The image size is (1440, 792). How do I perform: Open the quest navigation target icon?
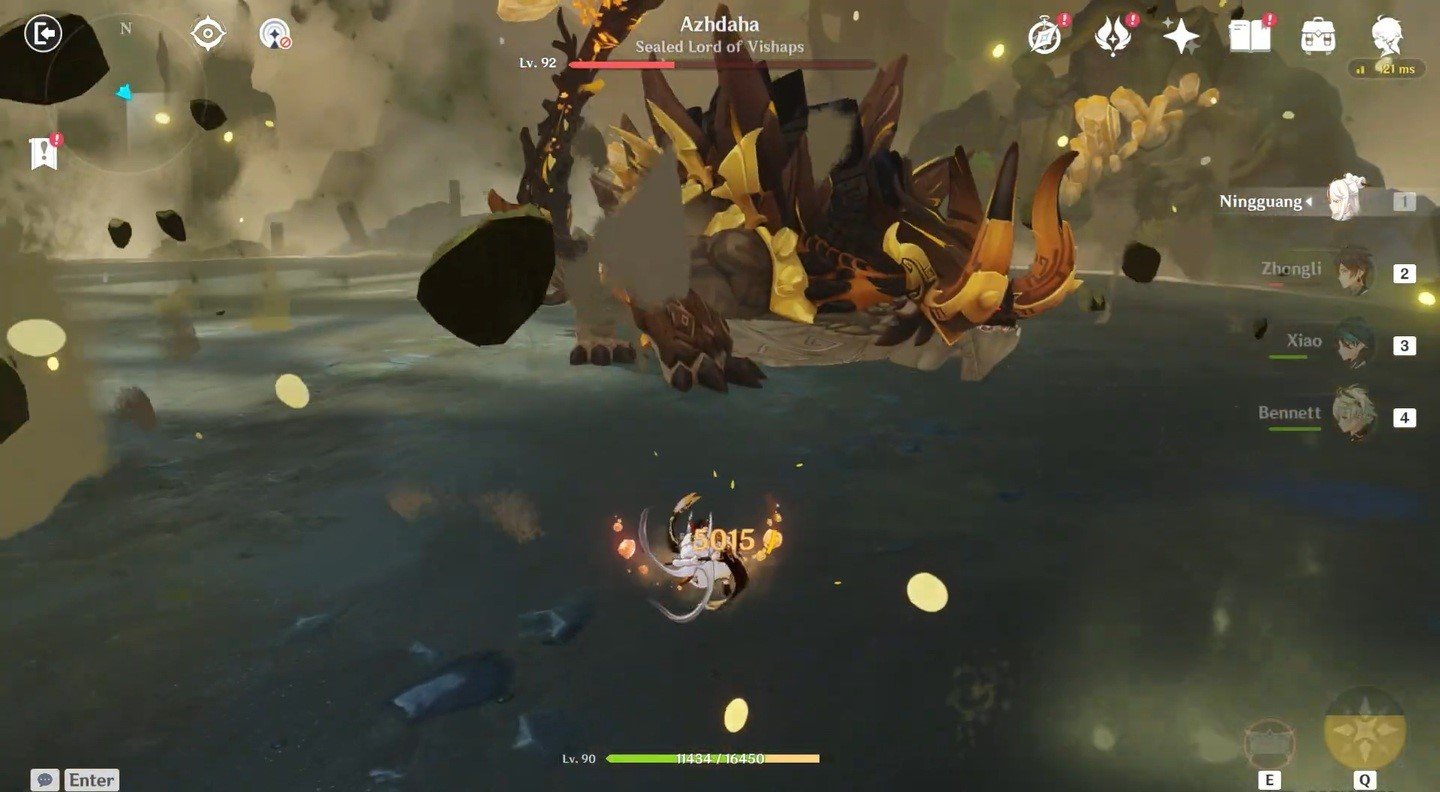pyautogui.click(x=207, y=35)
